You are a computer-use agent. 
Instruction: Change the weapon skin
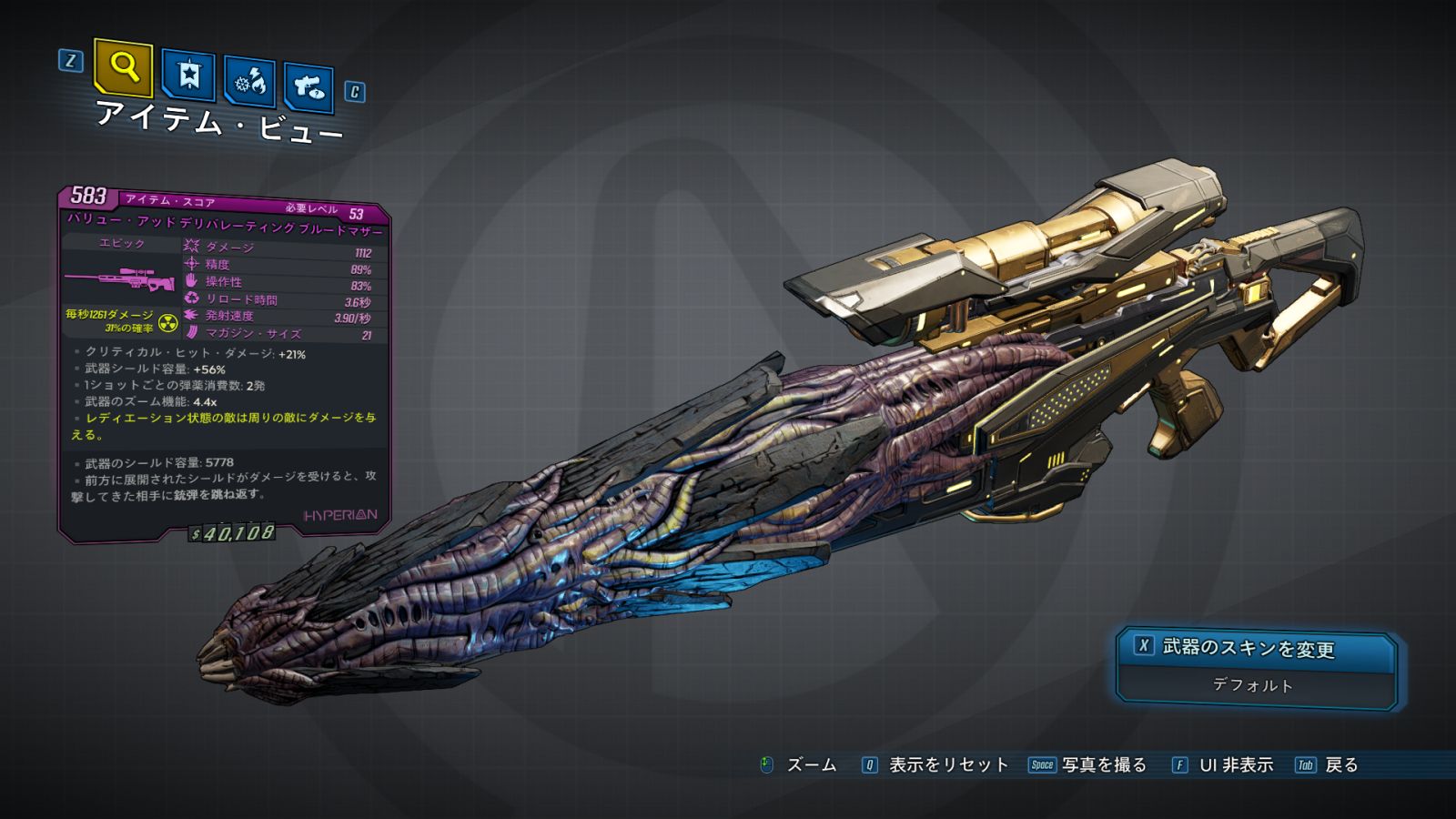pyautogui.click(x=1256, y=649)
